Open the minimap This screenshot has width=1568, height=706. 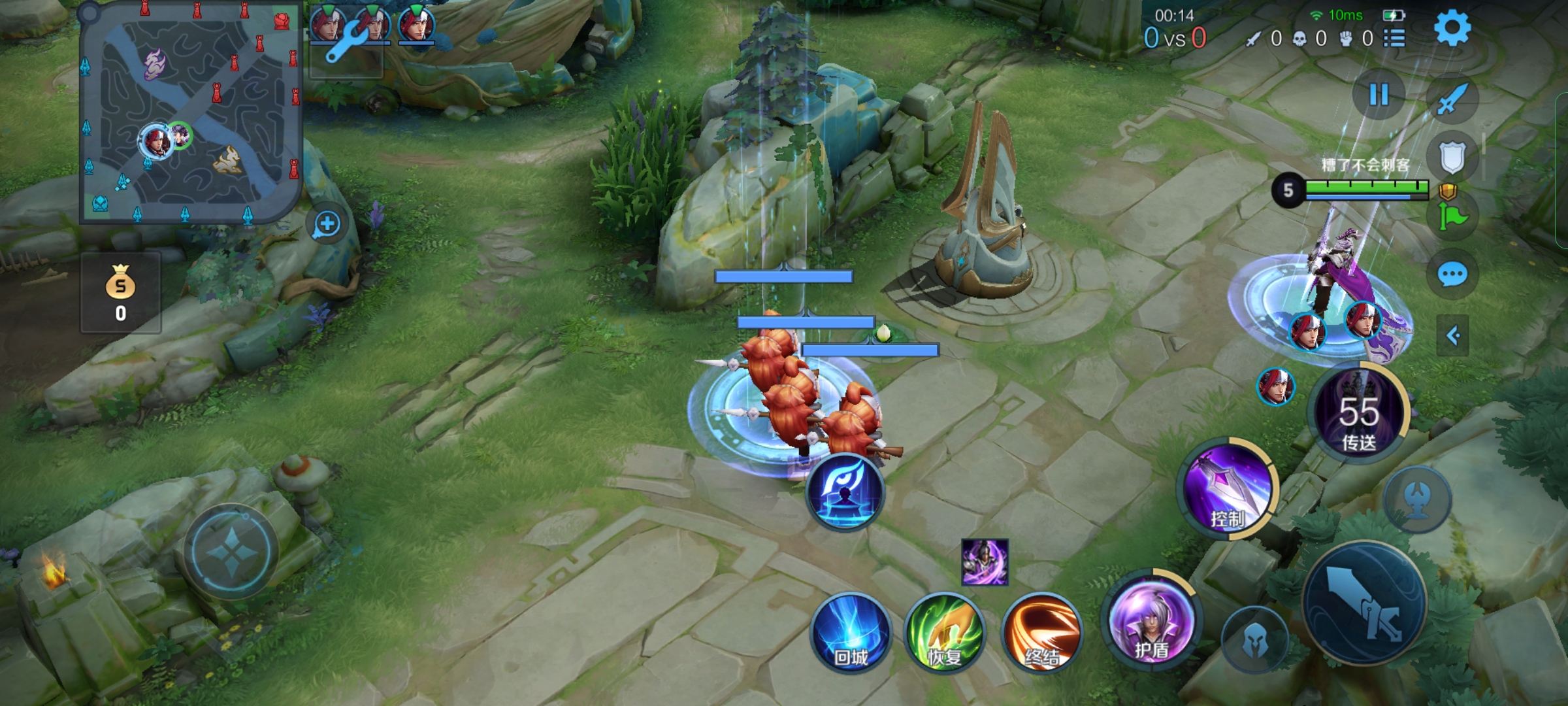pyautogui.click(x=189, y=112)
